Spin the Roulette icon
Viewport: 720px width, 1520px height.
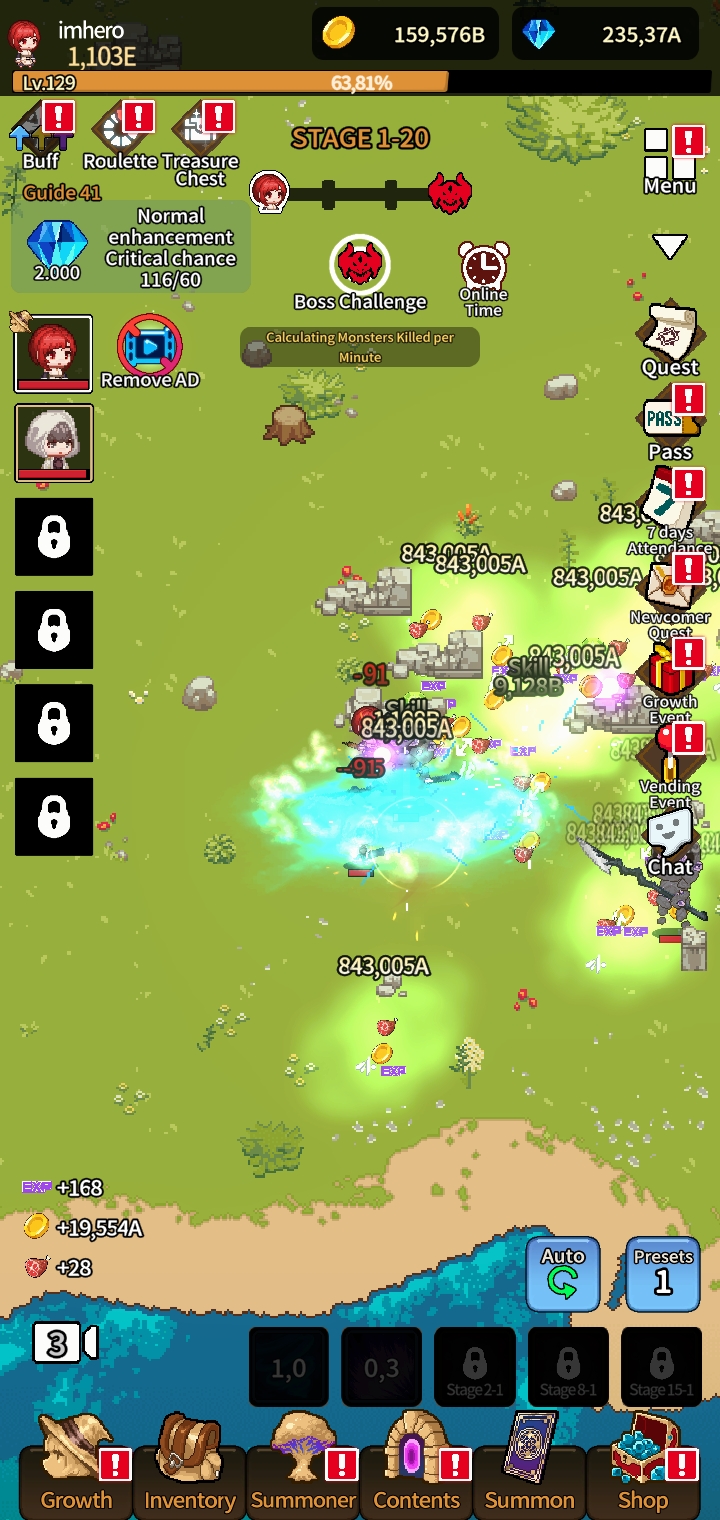click(x=120, y=135)
